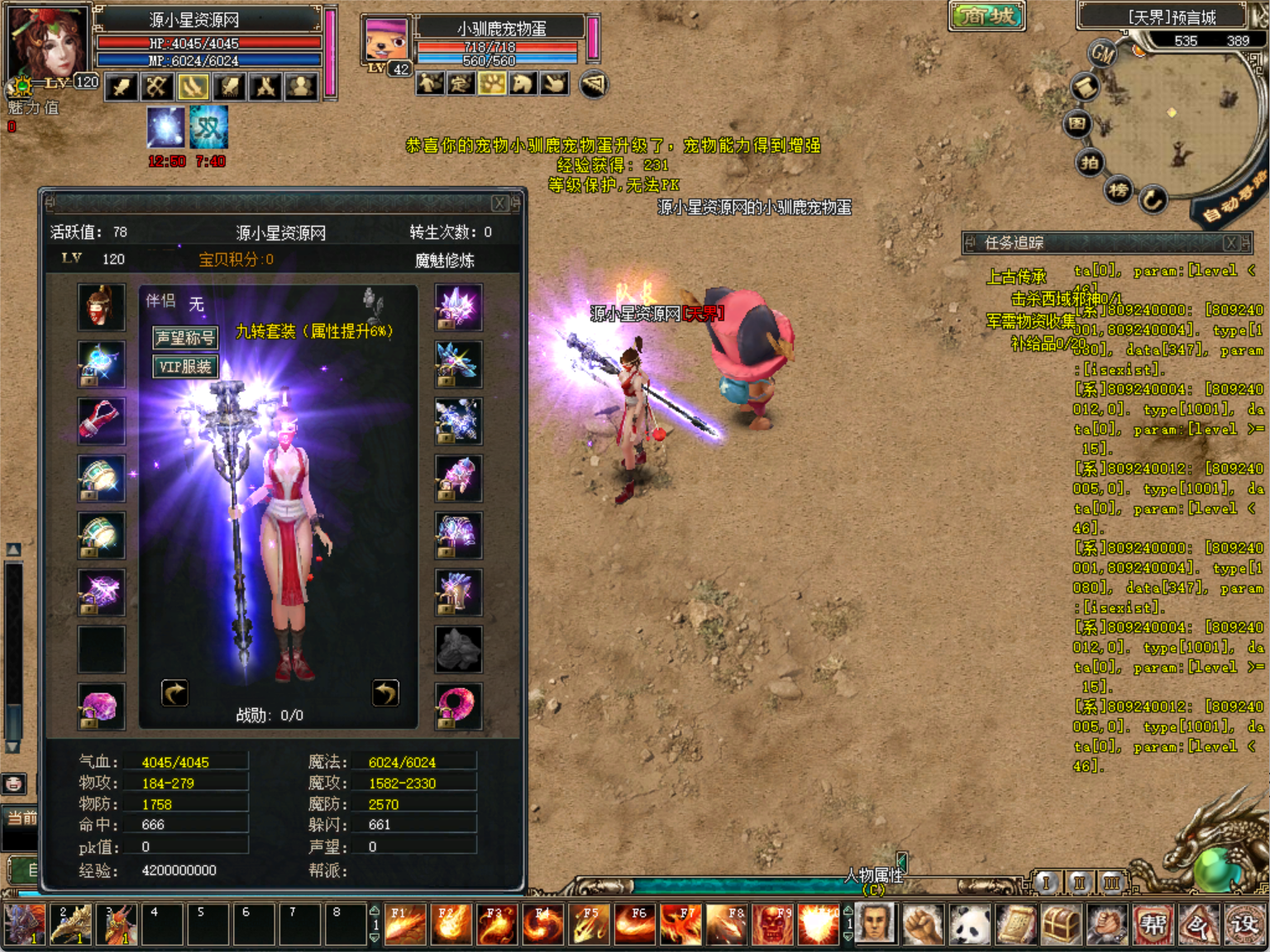
Task: Close the character attributes panel
Action: [499, 203]
